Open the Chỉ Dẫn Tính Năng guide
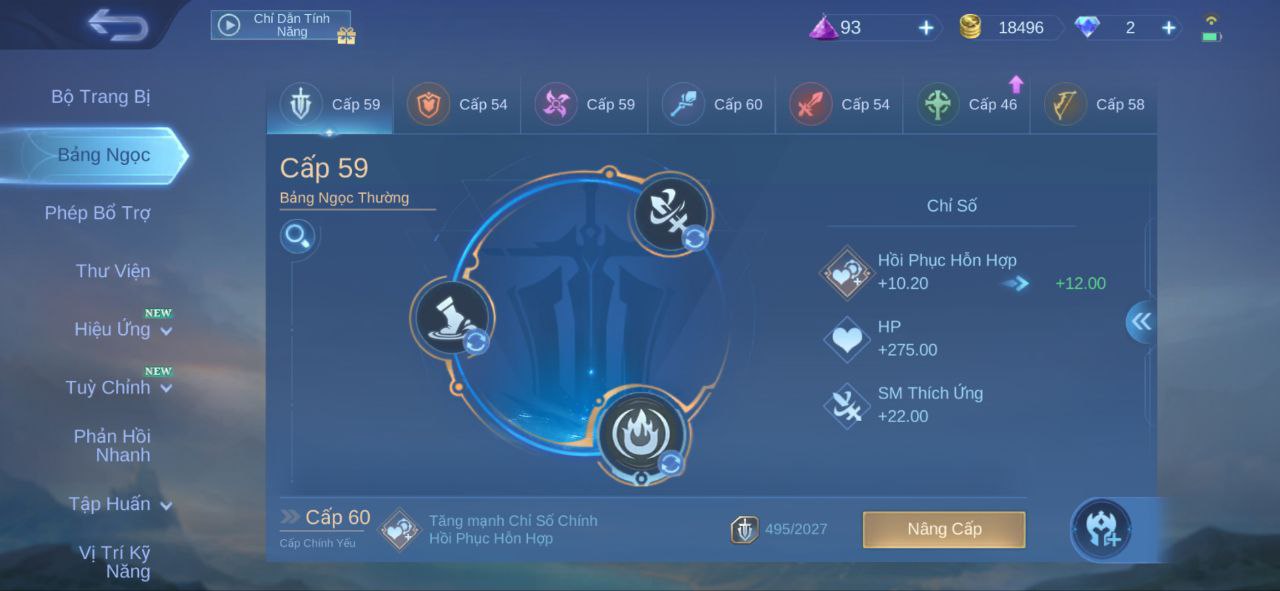The height and width of the screenshot is (591, 1280). point(281,25)
